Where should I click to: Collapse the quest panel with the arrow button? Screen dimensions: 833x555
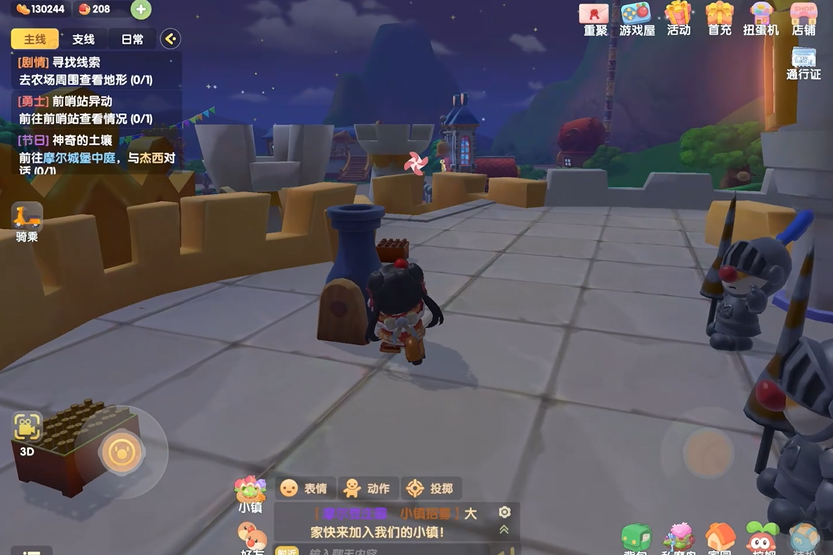(x=170, y=39)
